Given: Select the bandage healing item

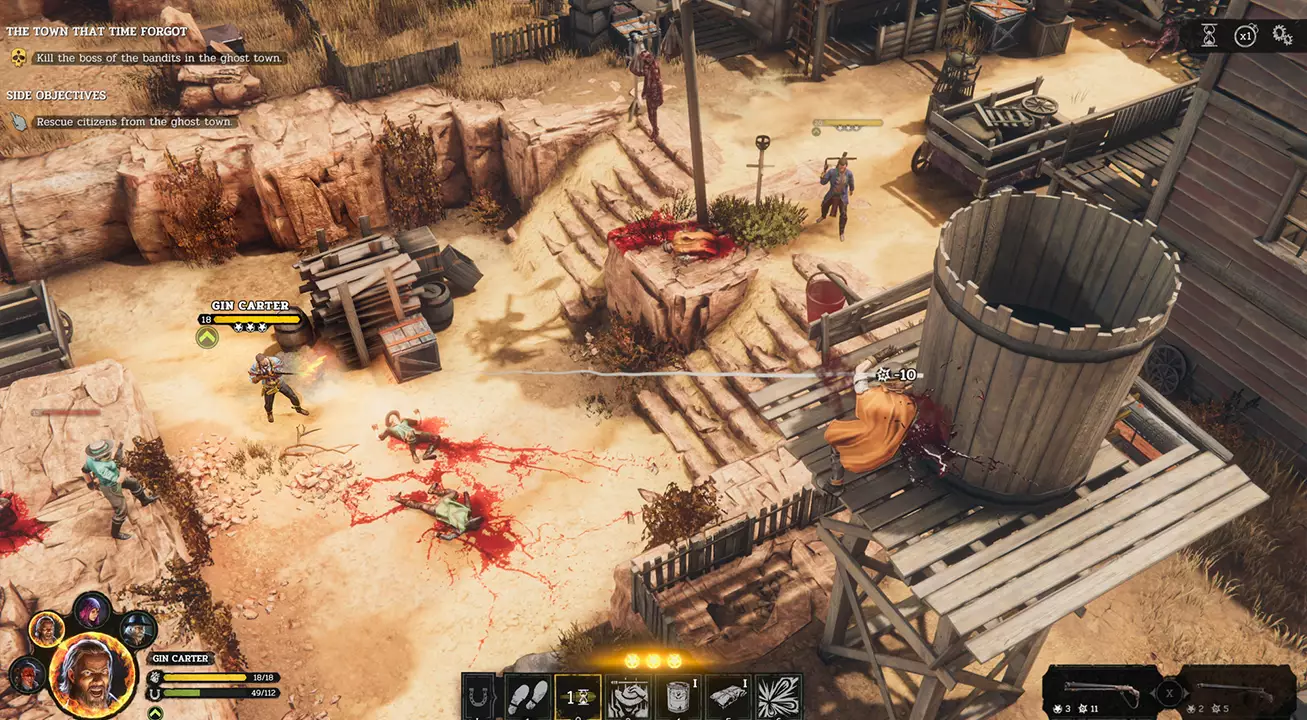Looking at the screenshot, I should pyautogui.click(x=726, y=696).
